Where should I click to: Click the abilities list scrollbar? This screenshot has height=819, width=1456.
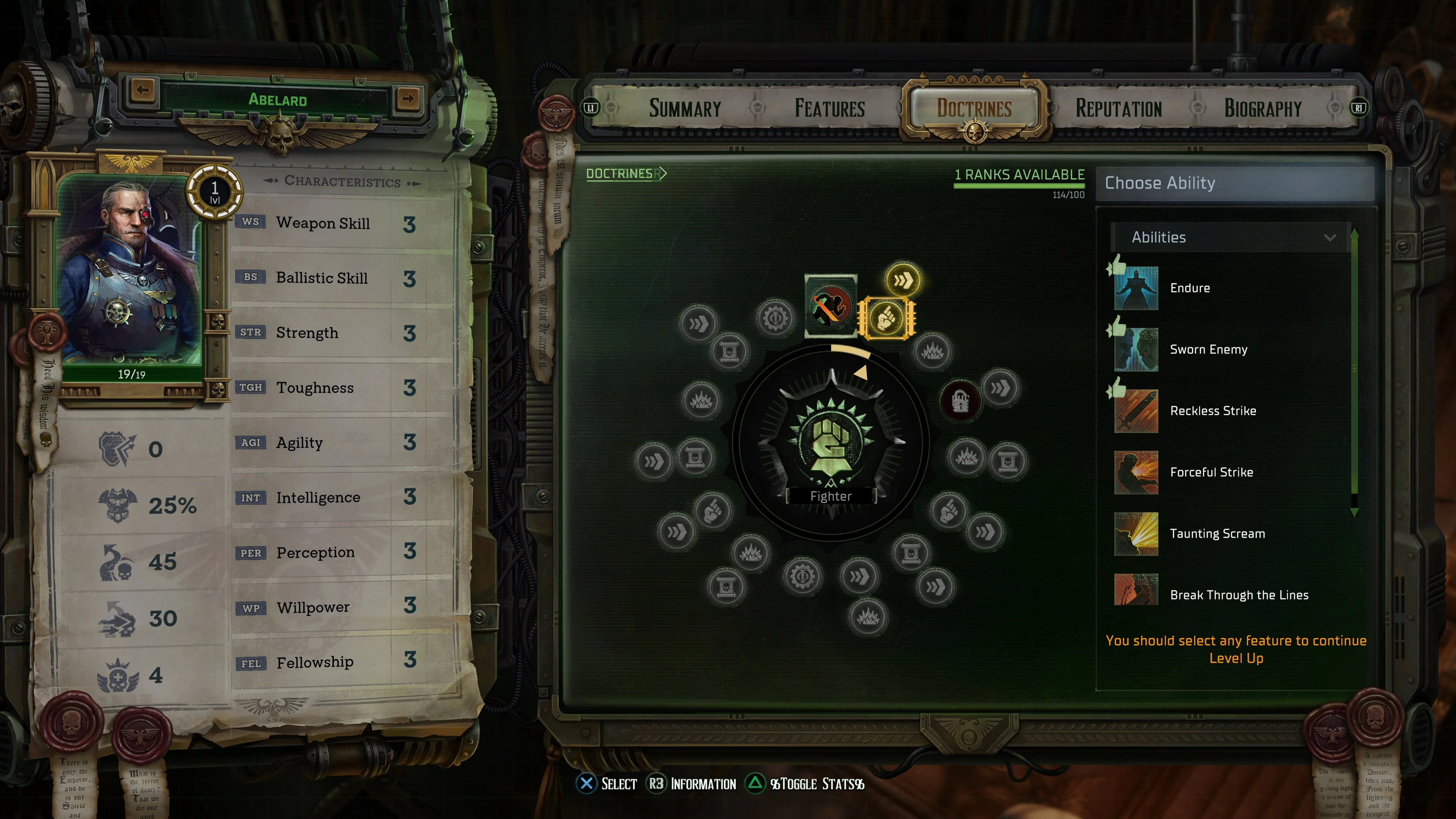click(x=1355, y=367)
